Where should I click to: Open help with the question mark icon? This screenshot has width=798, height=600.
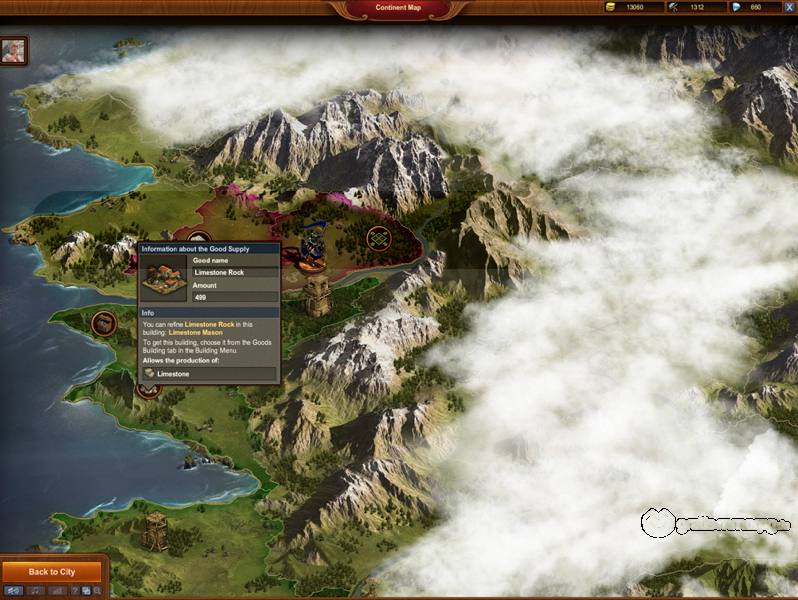76,591
